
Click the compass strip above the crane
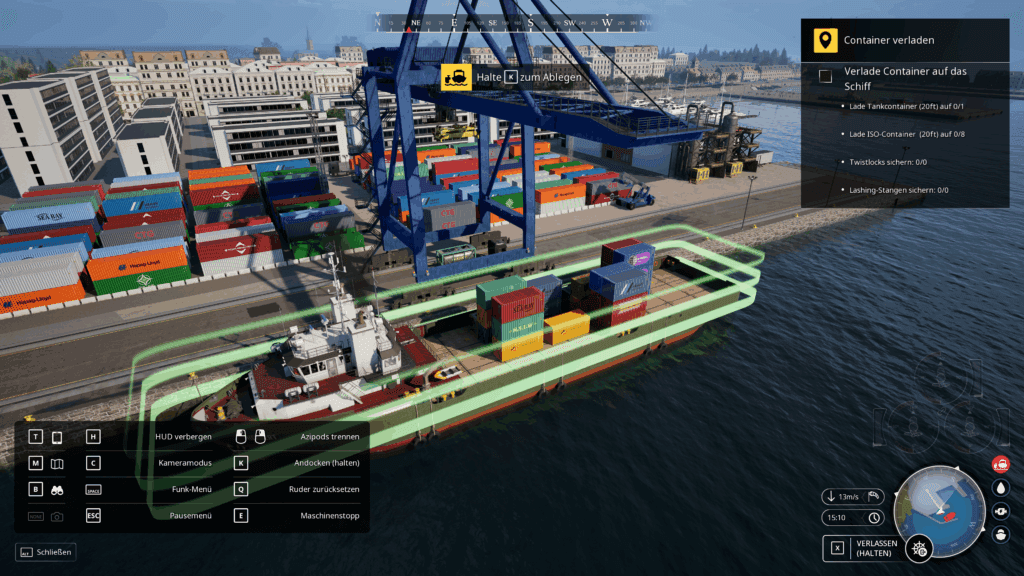(512, 22)
